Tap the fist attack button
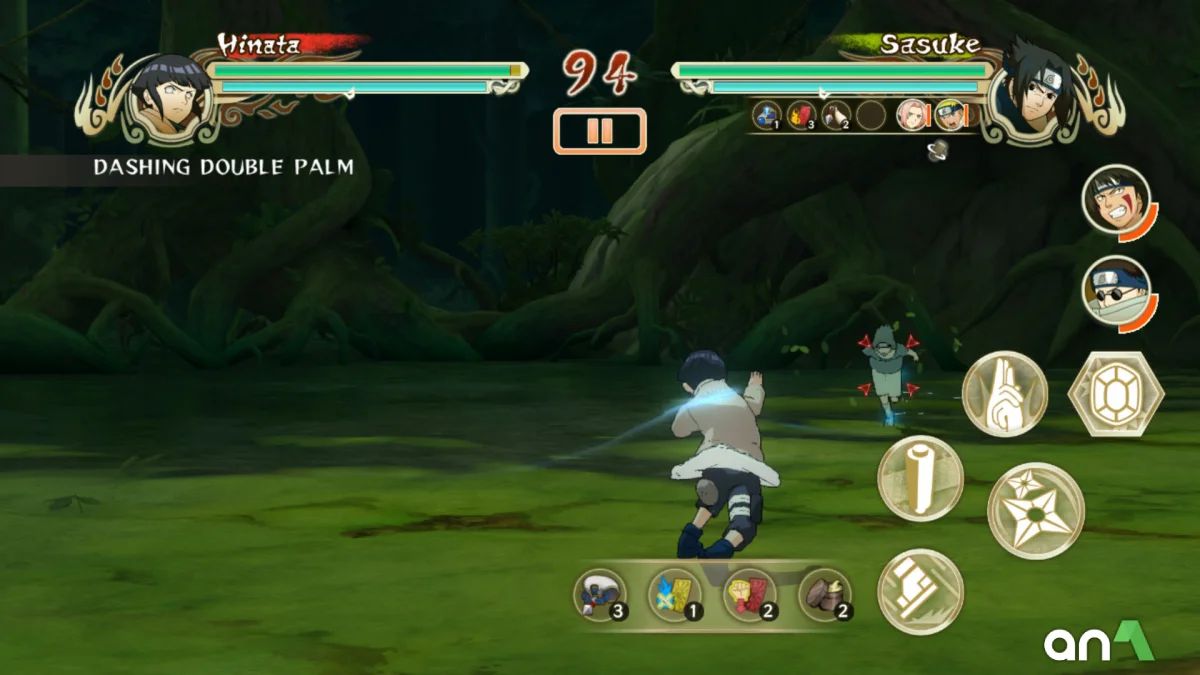The width and height of the screenshot is (1200, 675). click(920, 591)
